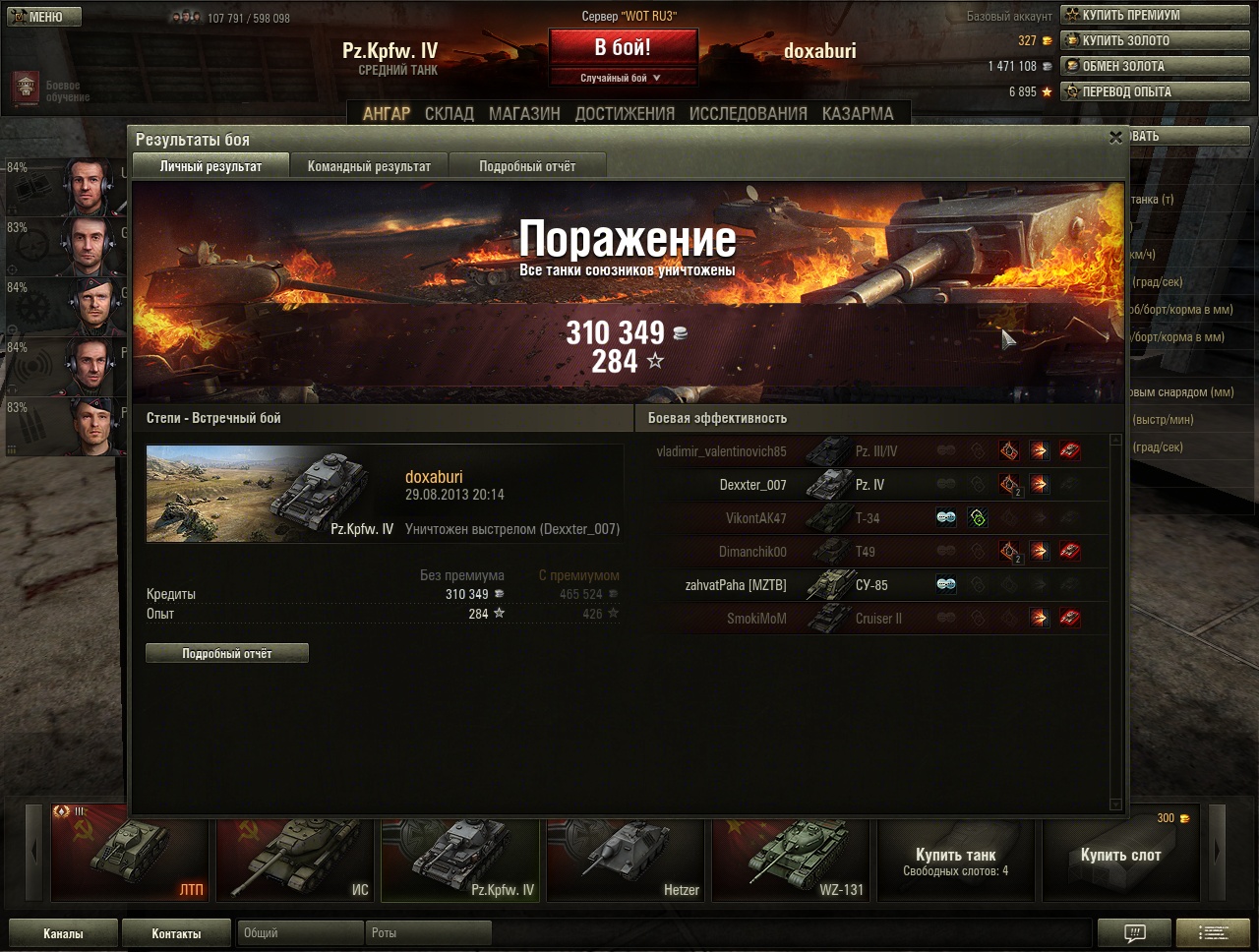
Task: Click КУПИТЬ ЗОЛОТО button
Action: pyautogui.click(x=1154, y=40)
